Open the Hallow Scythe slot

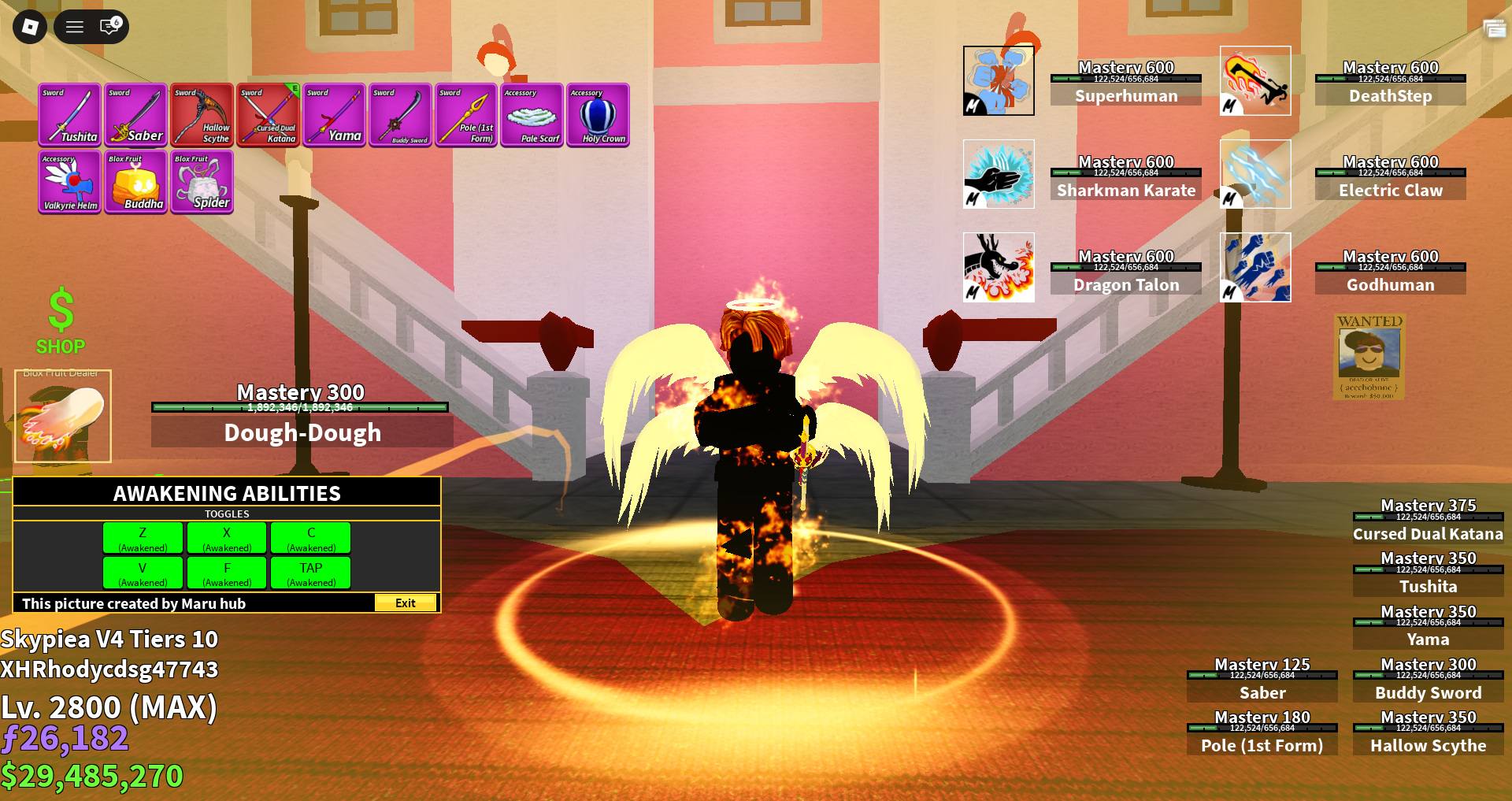coord(202,115)
